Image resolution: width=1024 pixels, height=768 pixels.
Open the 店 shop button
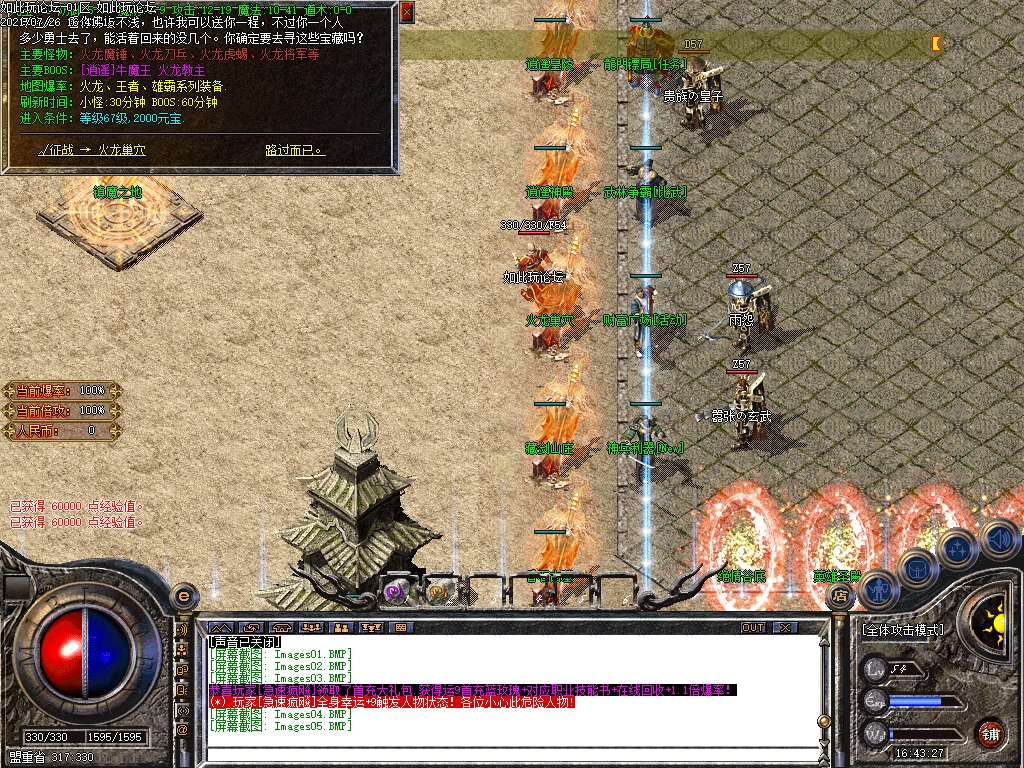[837, 595]
